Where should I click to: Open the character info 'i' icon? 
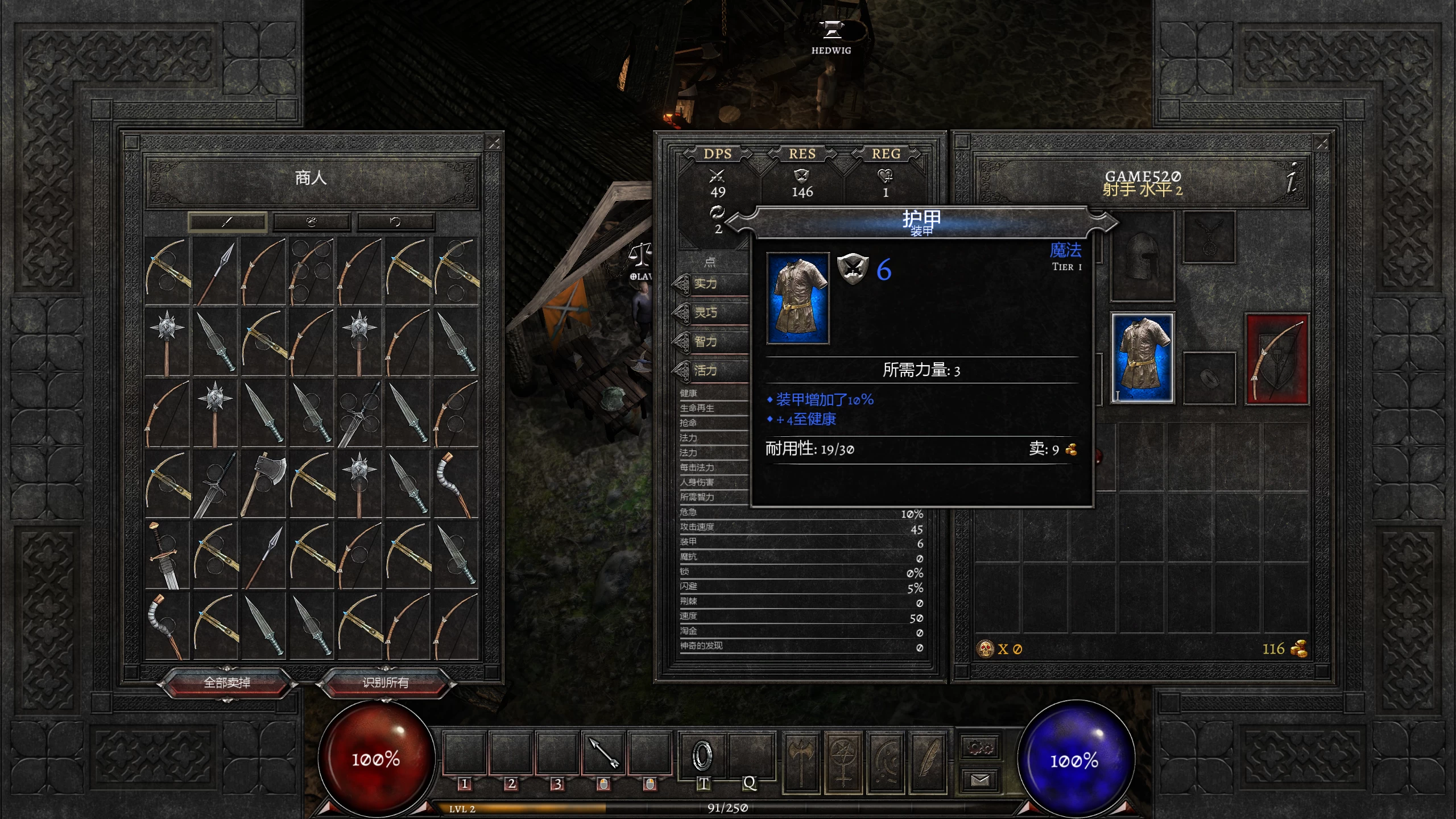pos(1292,177)
